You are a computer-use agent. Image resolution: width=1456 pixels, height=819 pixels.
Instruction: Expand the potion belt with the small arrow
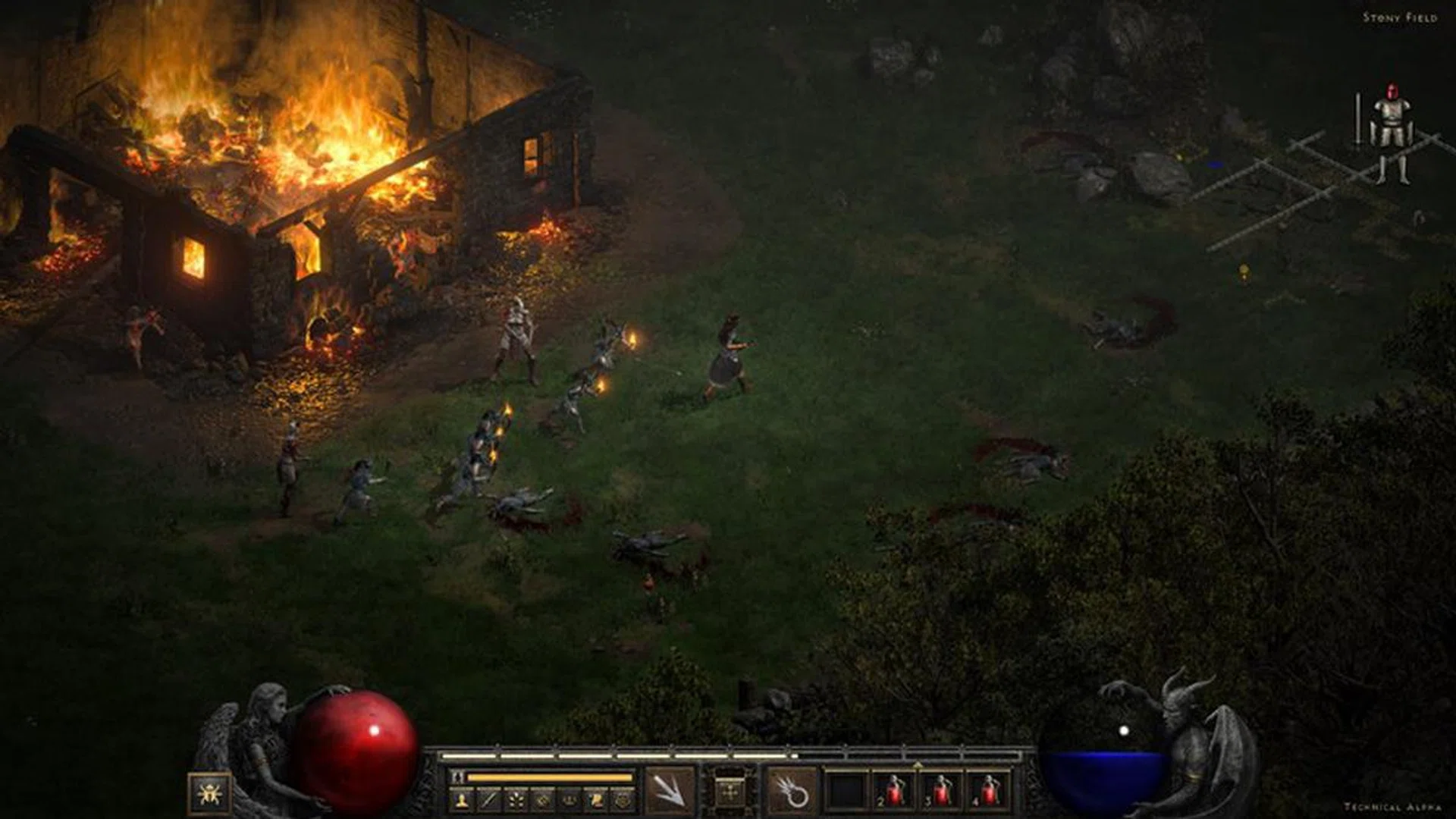[918, 765]
